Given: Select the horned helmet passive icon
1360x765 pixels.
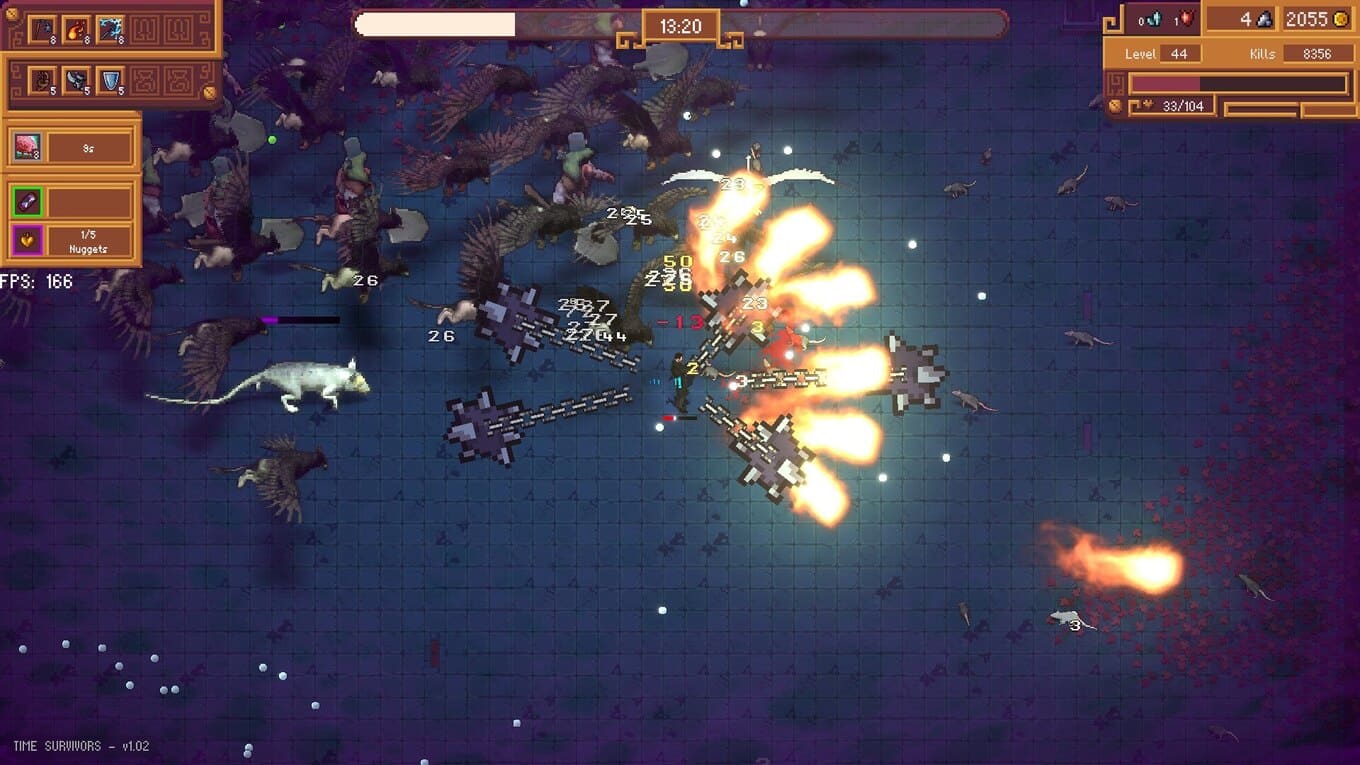Looking at the screenshot, I should [76, 80].
